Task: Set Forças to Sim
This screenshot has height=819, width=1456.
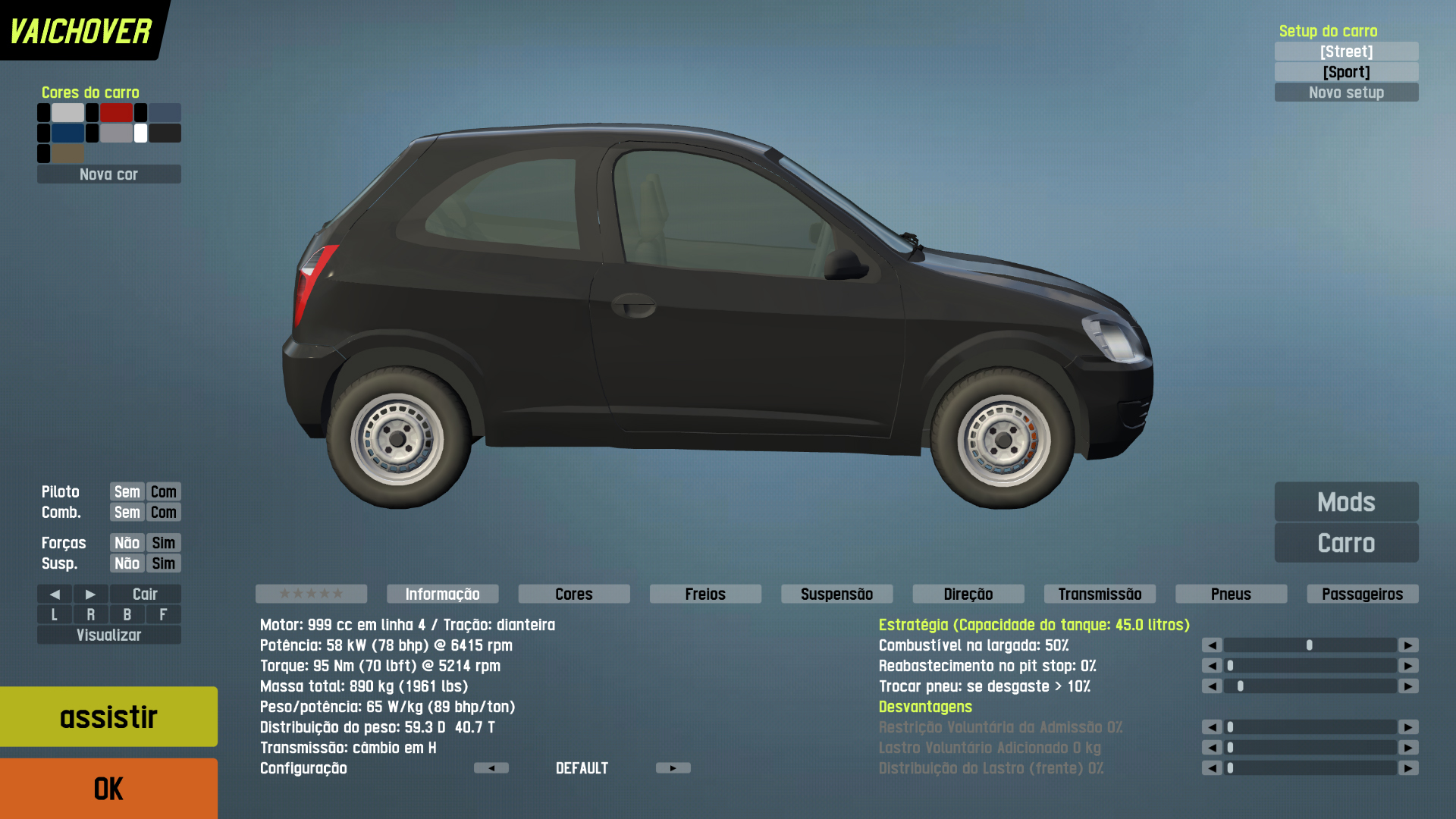Action: pyautogui.click(x=163, y=543)
